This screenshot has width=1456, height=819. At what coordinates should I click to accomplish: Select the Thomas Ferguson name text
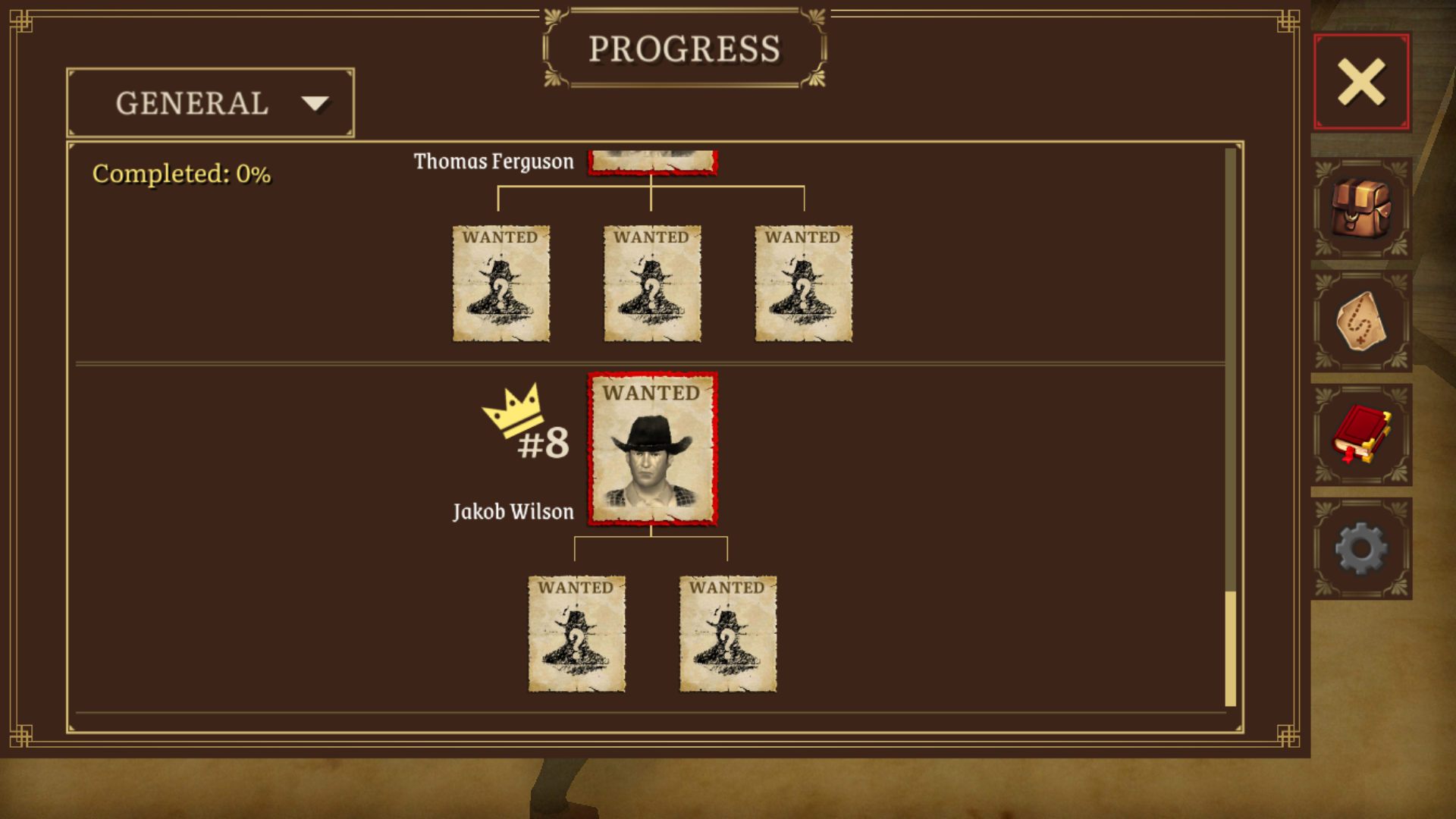tap(494, 161)
